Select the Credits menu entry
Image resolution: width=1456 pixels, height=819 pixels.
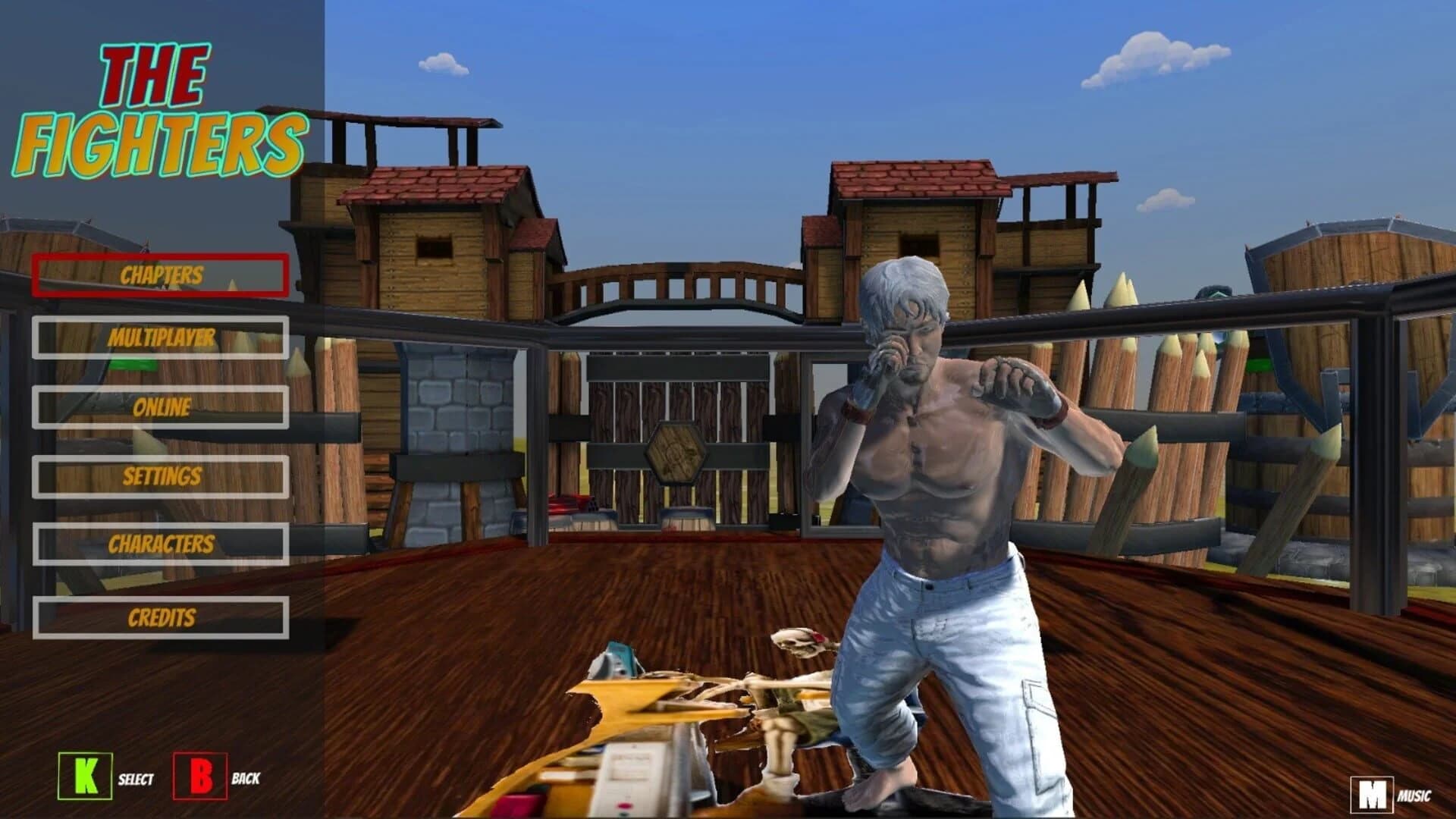[x=162, y=617]
